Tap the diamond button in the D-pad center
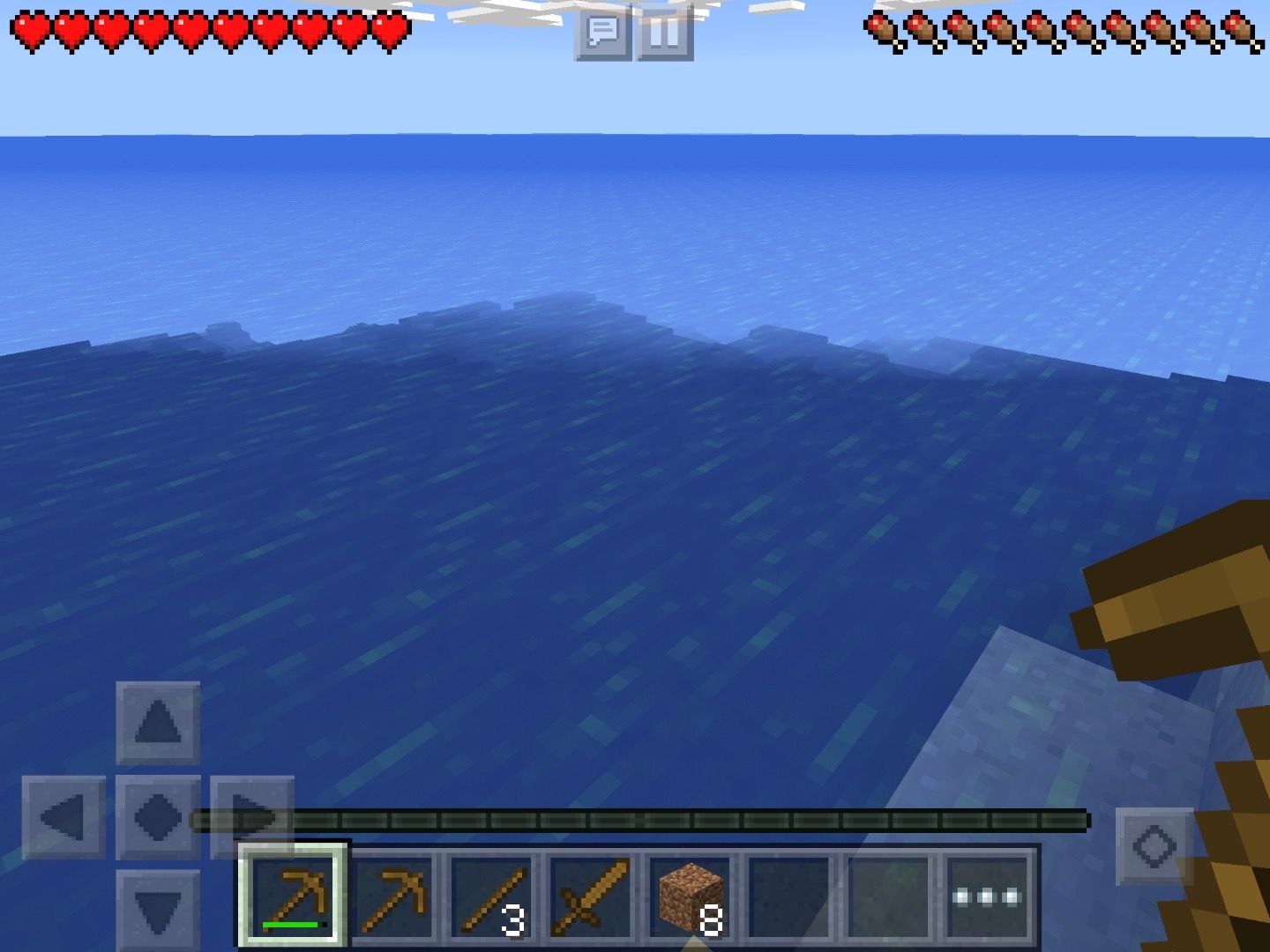 (158, 817)
